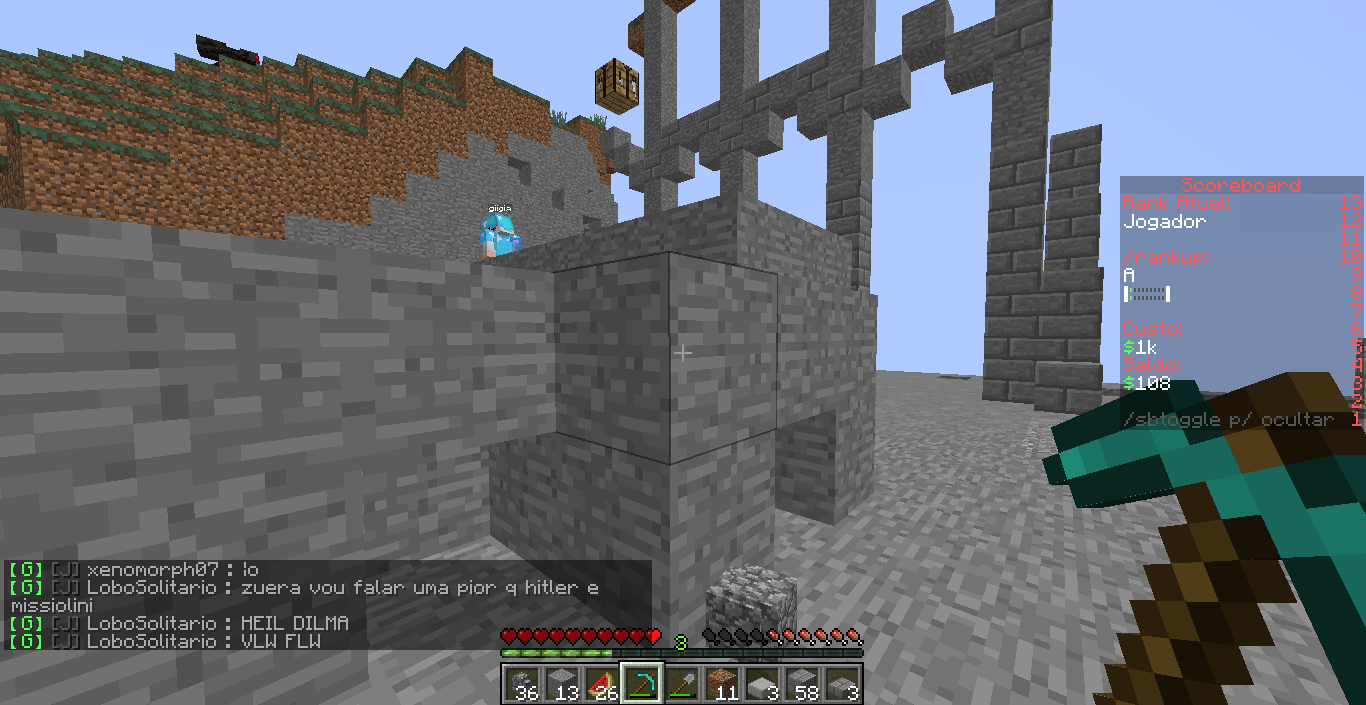Select the dirt block stack of 11
Image resolution: width=1366 pixels, height=705 pixels.
click(x=722, y=684)
